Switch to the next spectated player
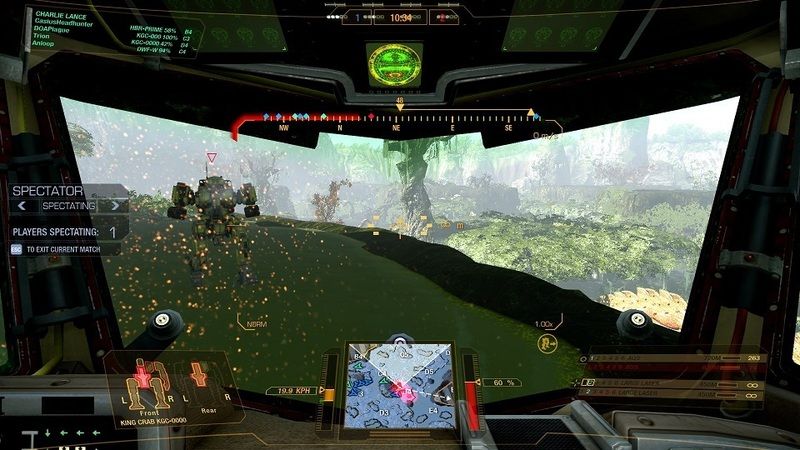Image resolution: width=800 pixels, height=450 pixels. 119,205
